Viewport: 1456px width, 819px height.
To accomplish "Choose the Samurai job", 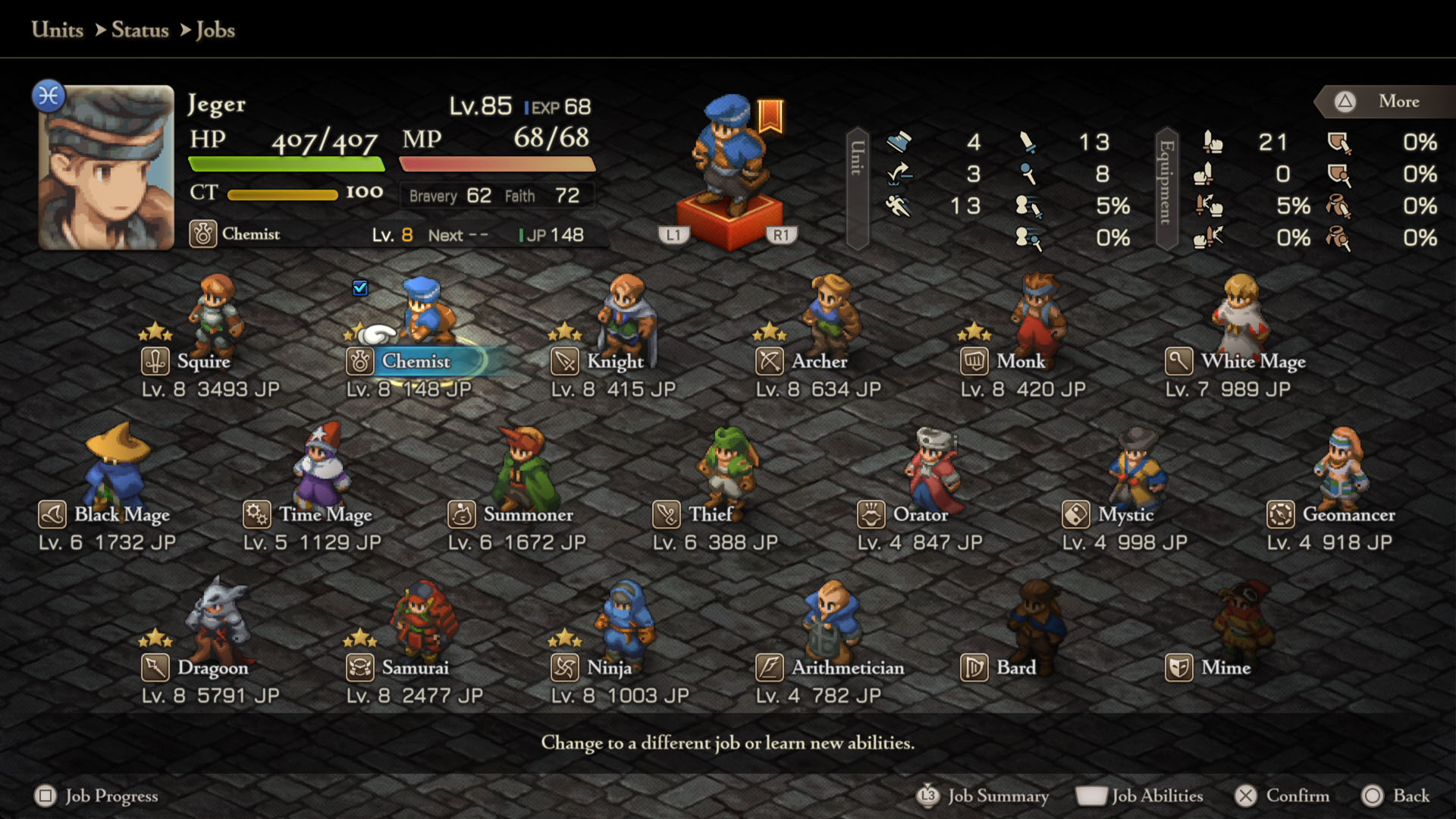I will (x=415, y=668).
